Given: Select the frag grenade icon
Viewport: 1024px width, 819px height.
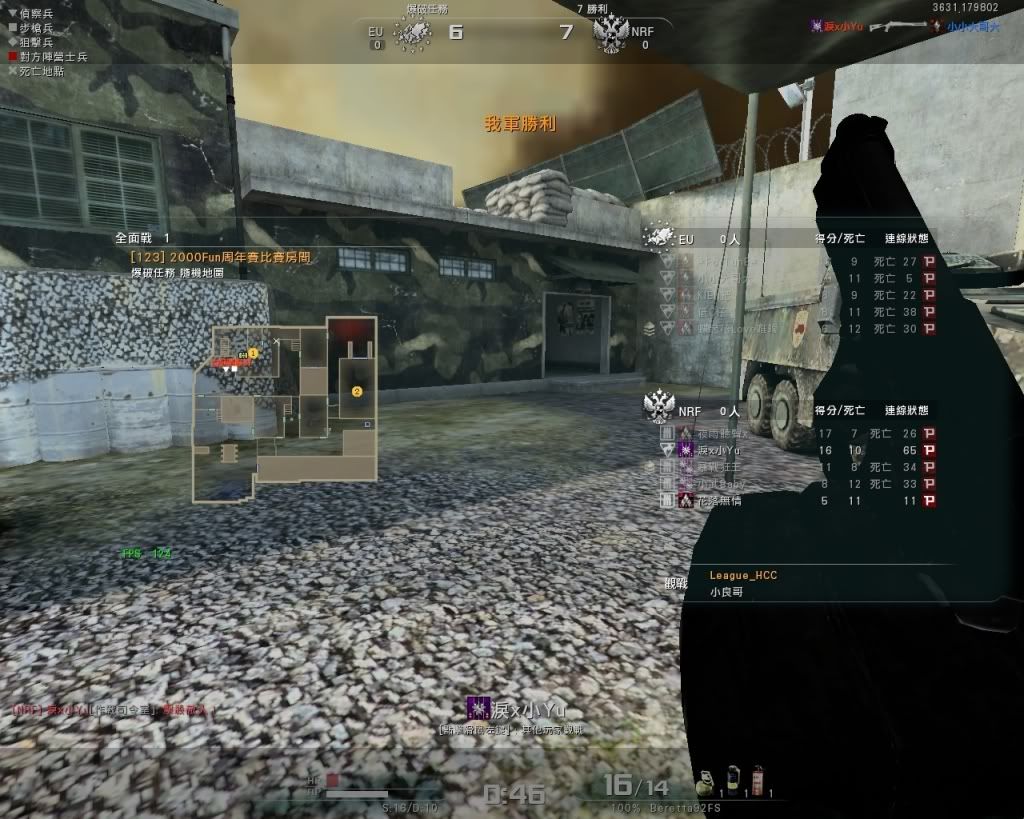Looking at the screenshot, I should click(x=704, y=778).
